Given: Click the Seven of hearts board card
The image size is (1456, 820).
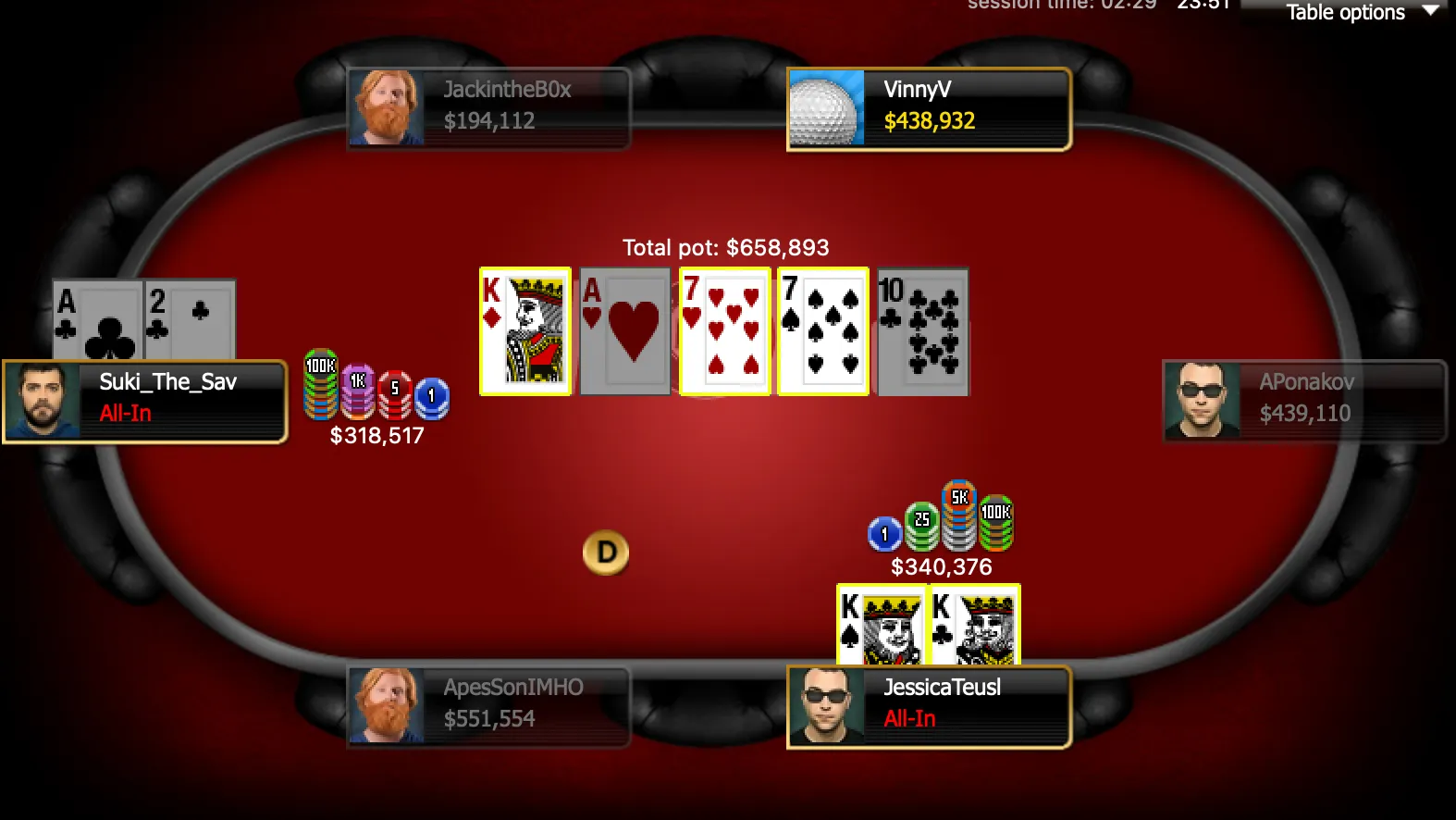Looking at the screenshot, I should coord(724,330).
